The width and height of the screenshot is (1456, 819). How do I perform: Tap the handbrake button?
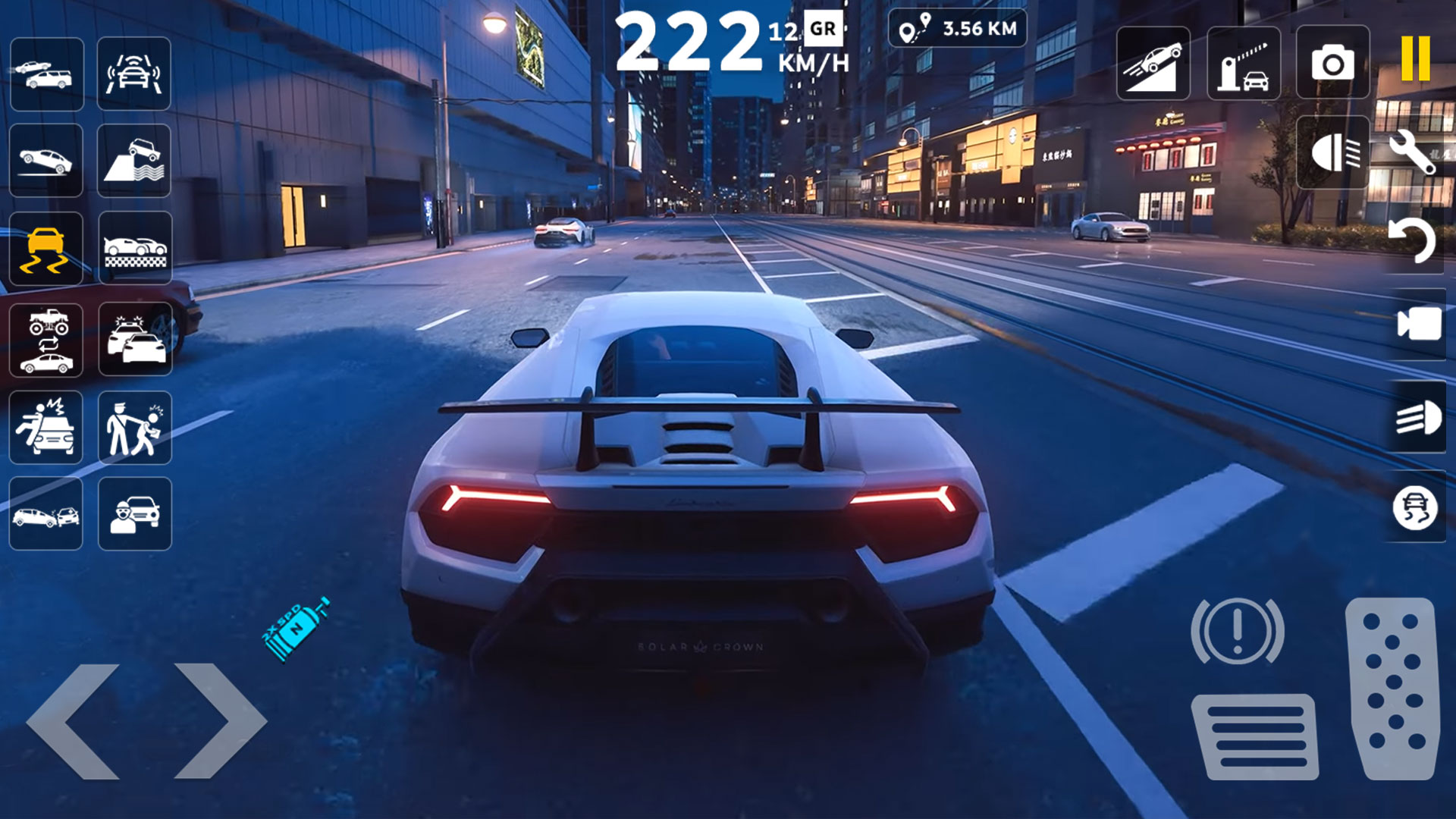point(1237,631)
